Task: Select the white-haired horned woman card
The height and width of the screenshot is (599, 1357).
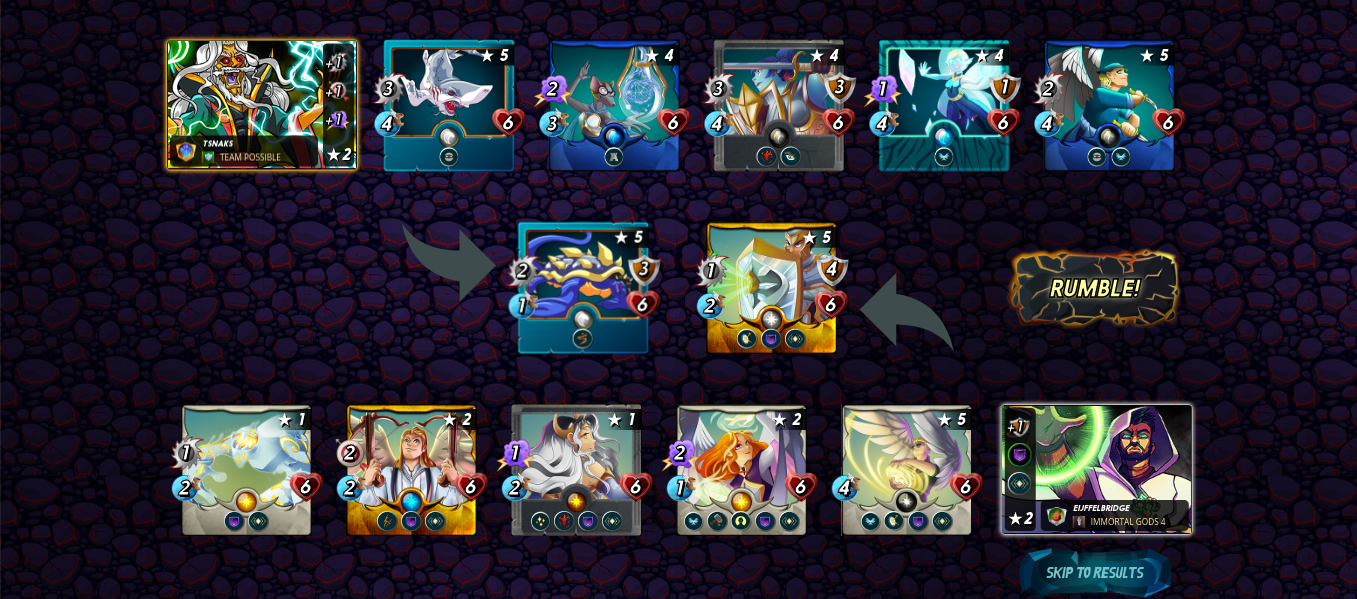Action: point(576,470)
